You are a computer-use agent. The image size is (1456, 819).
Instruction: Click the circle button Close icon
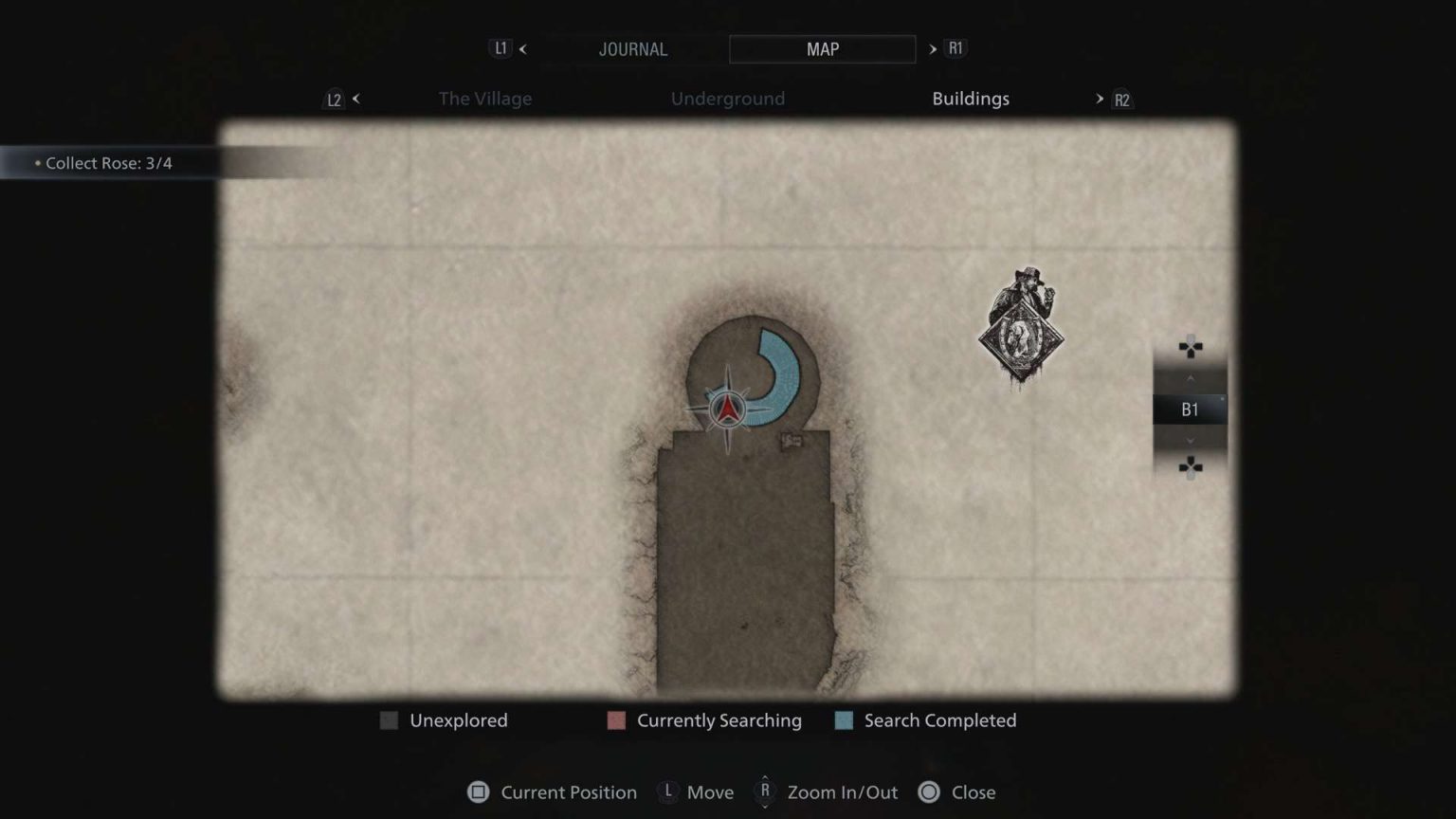(927, 792)
